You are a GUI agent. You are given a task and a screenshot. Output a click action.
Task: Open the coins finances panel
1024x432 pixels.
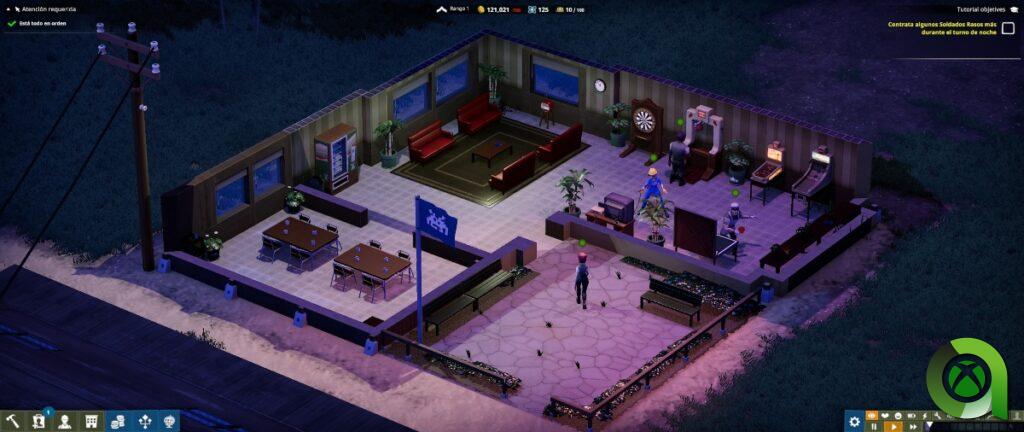(117, 421)
